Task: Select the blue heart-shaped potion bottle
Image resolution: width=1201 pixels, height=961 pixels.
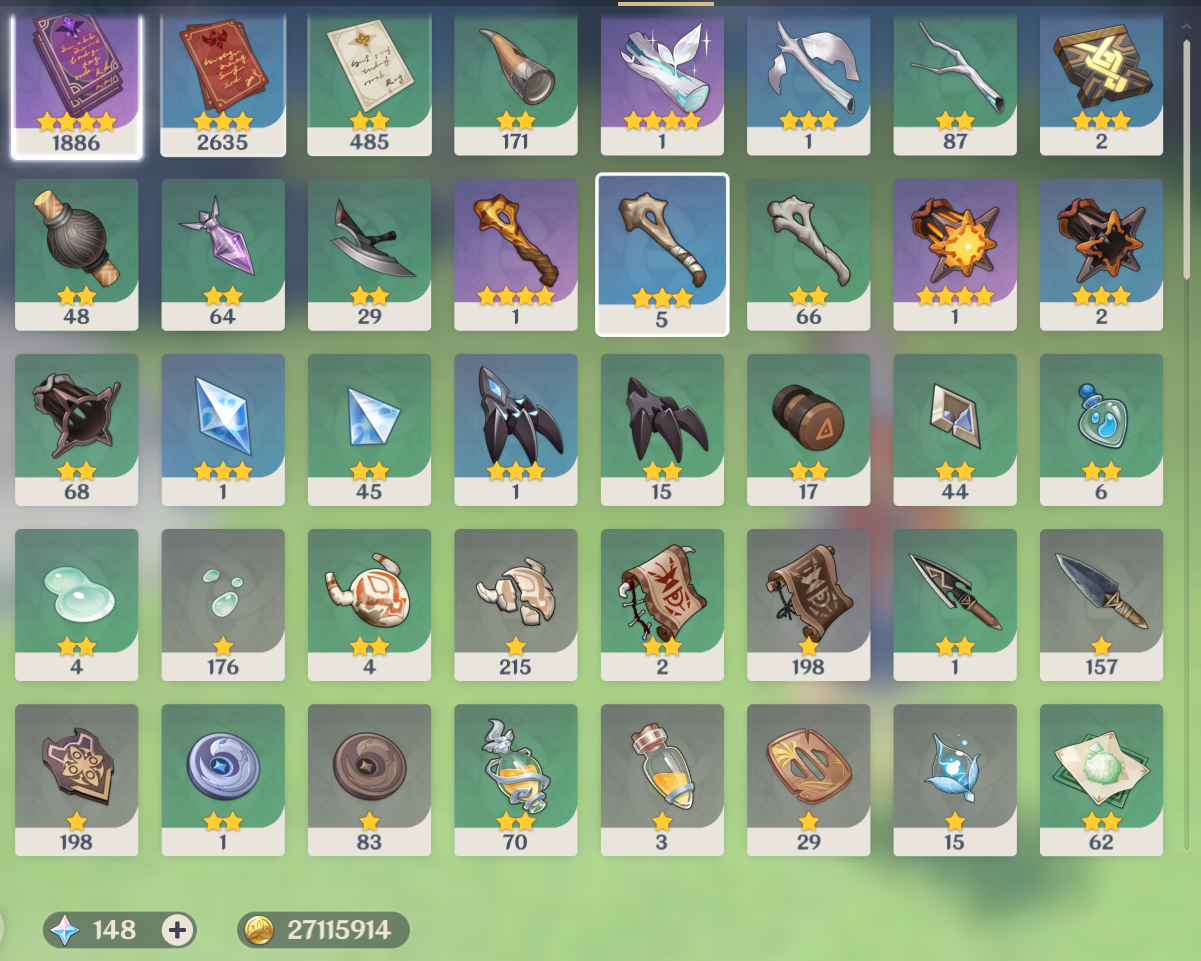Action: [x=1101, y=429]
